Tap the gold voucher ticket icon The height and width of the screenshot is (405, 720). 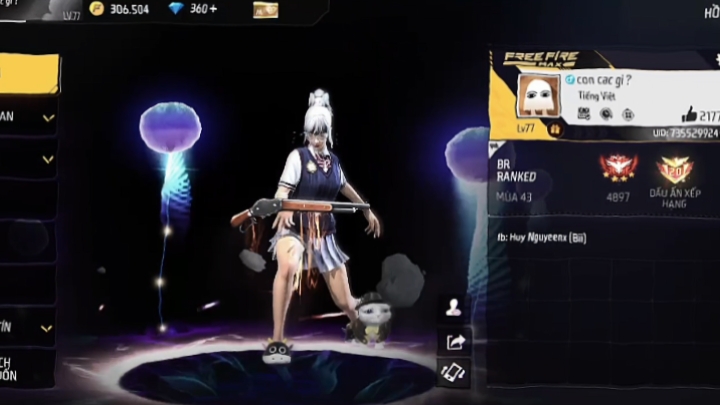(265, 10)
